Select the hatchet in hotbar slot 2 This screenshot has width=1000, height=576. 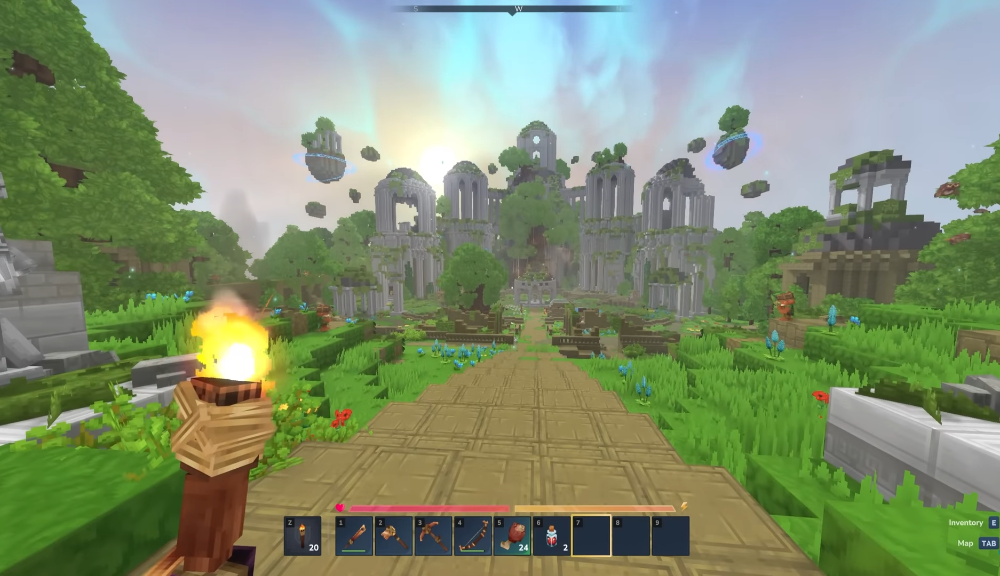tap(393, 536)
